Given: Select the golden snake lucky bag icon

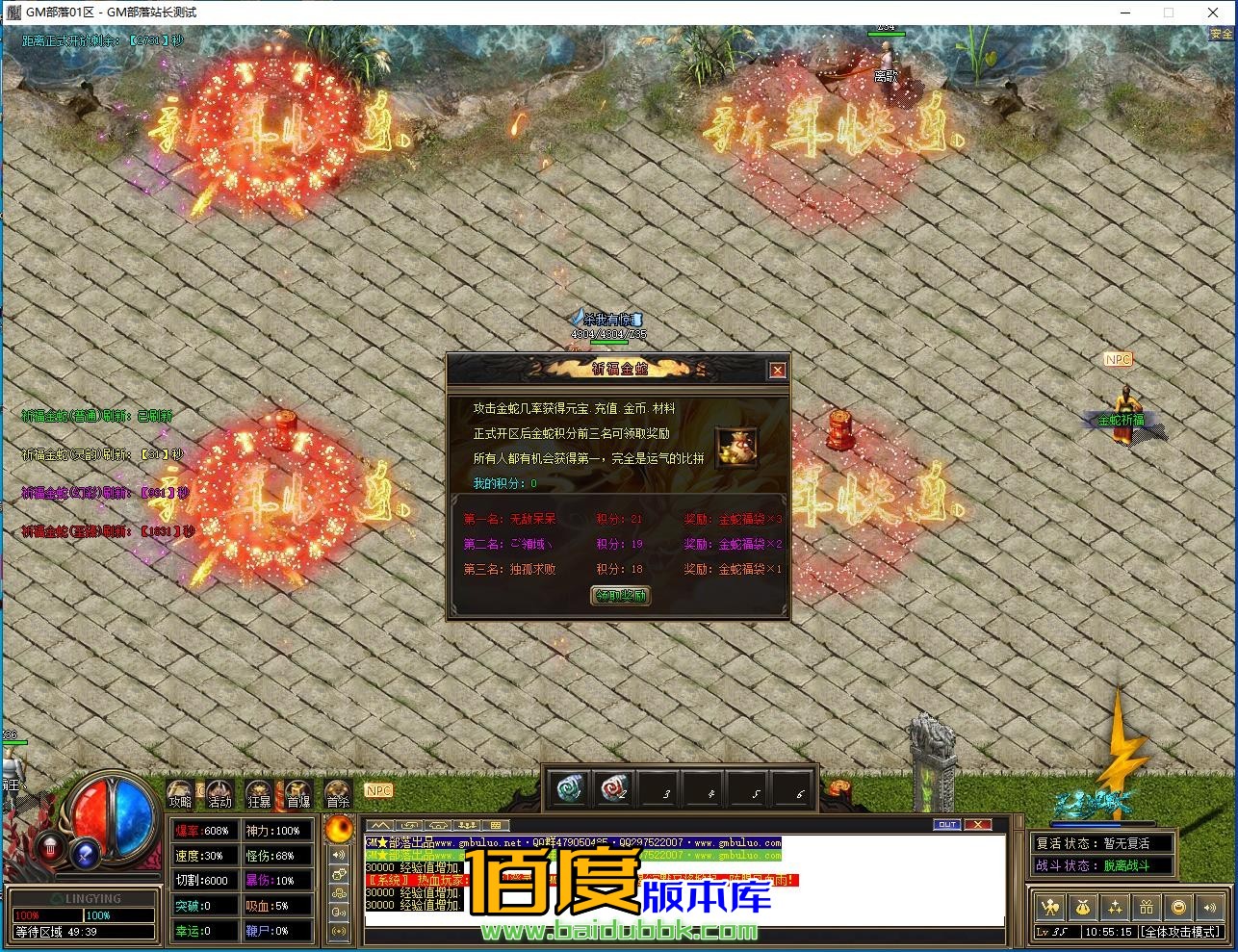Looking at the screenshot, I should (x=735, y=446).
